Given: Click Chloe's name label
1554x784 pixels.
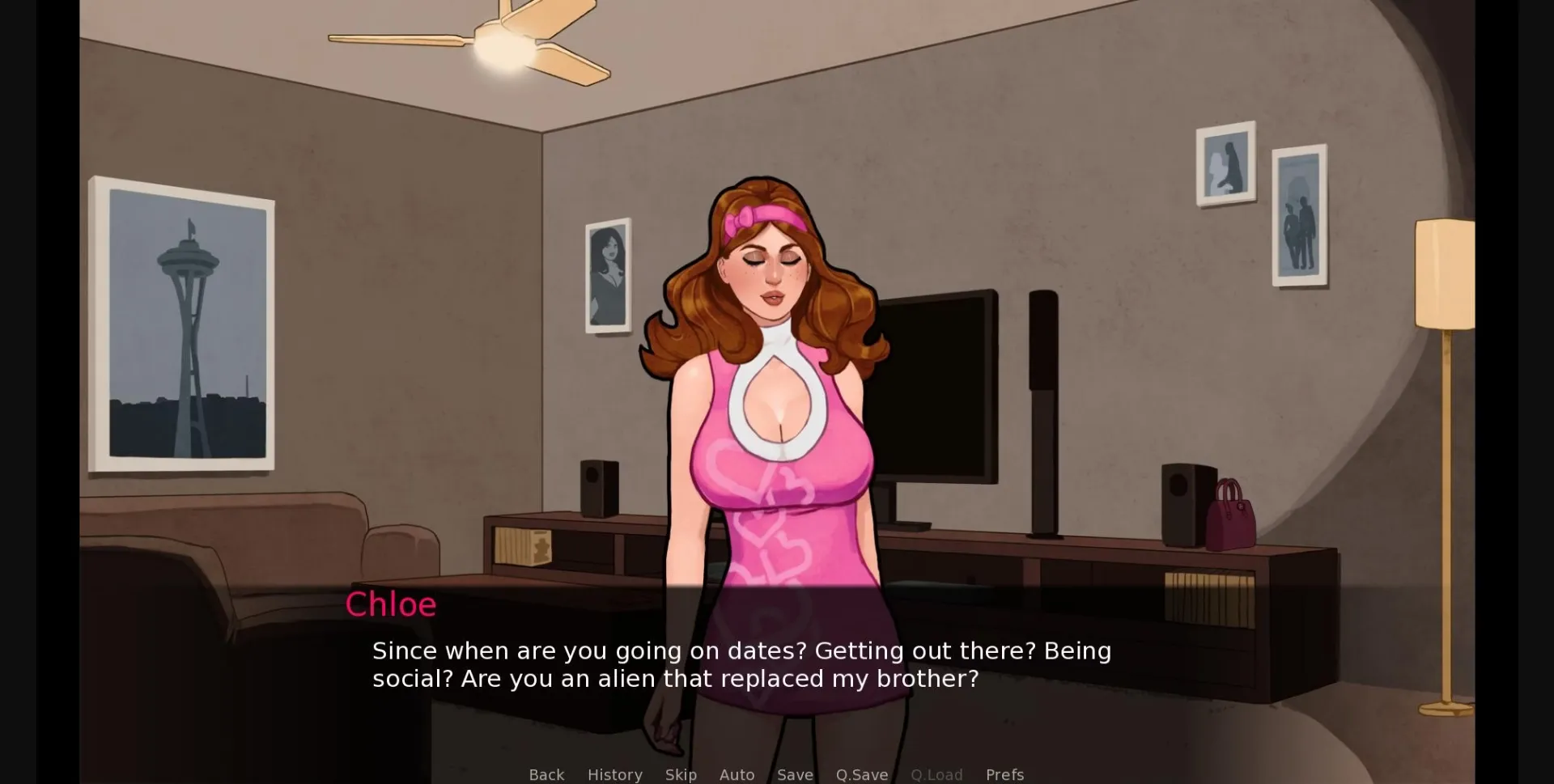Looking at the screenshot, I should [x=391, y=604].
